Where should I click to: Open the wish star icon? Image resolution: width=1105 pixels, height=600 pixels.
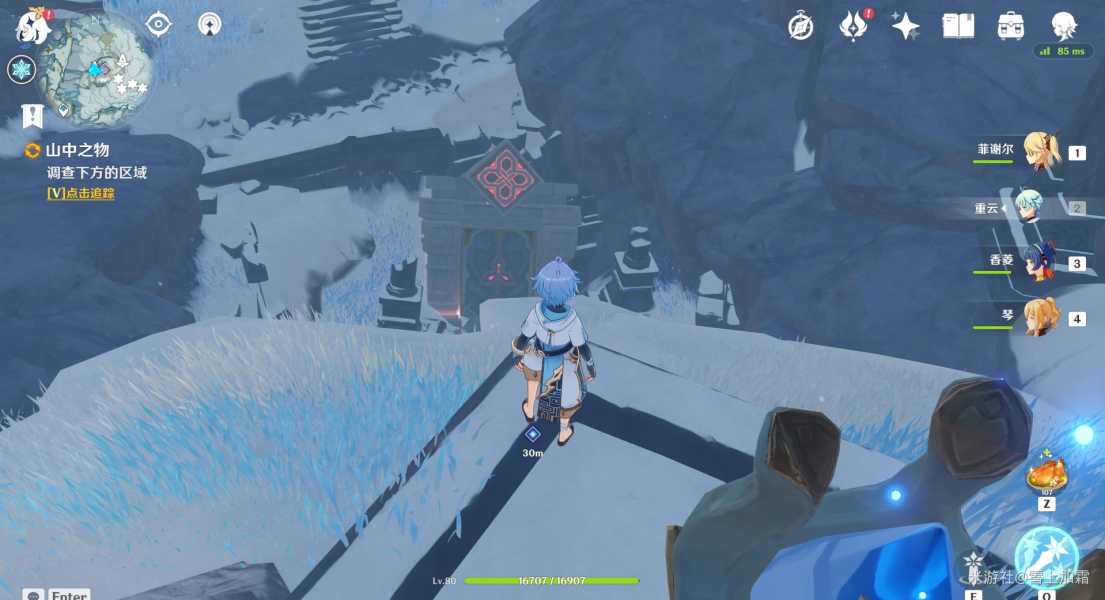click(905, 27)
